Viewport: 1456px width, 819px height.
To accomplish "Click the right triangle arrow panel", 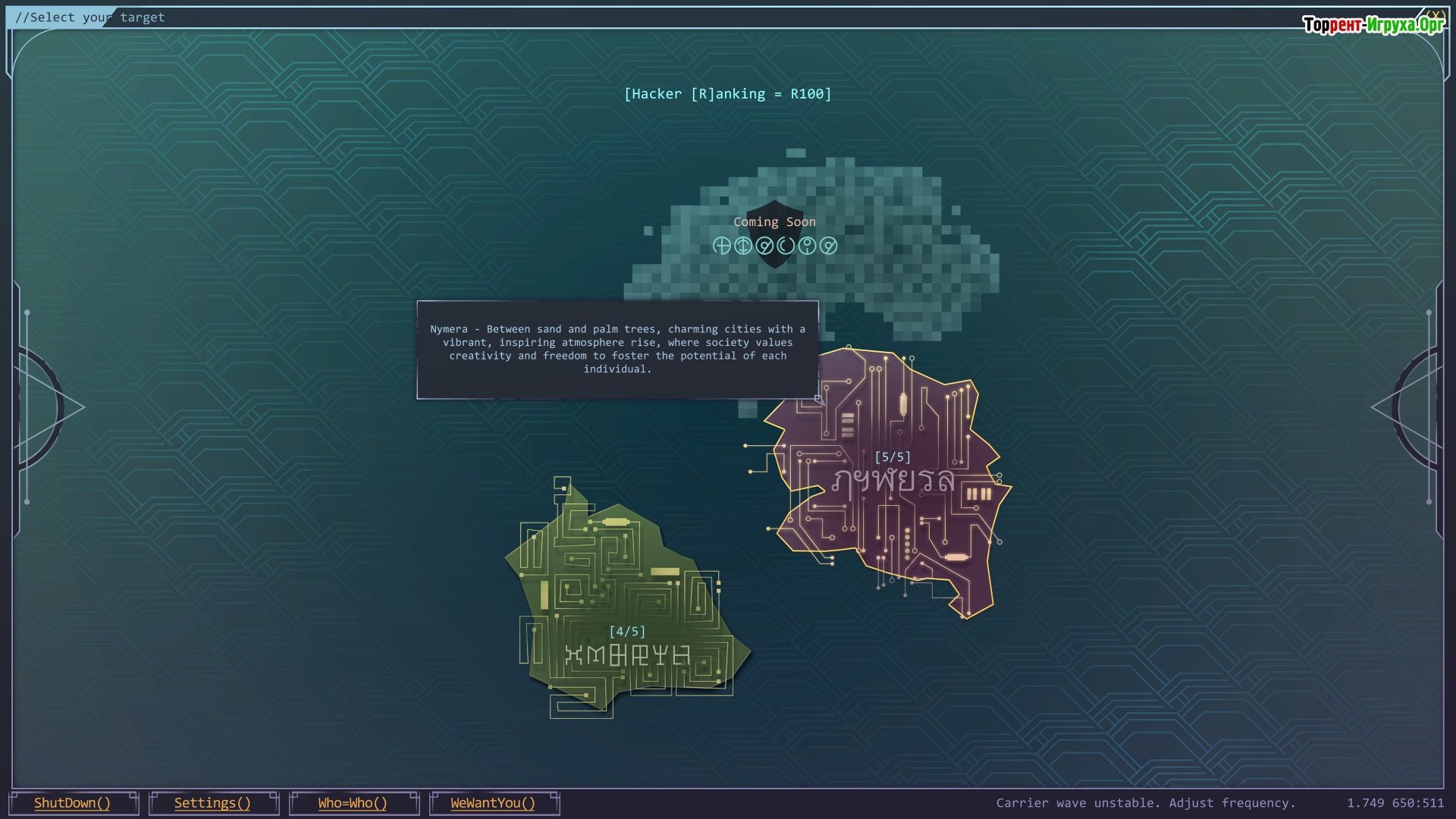I will click(x=1409, y=407).
